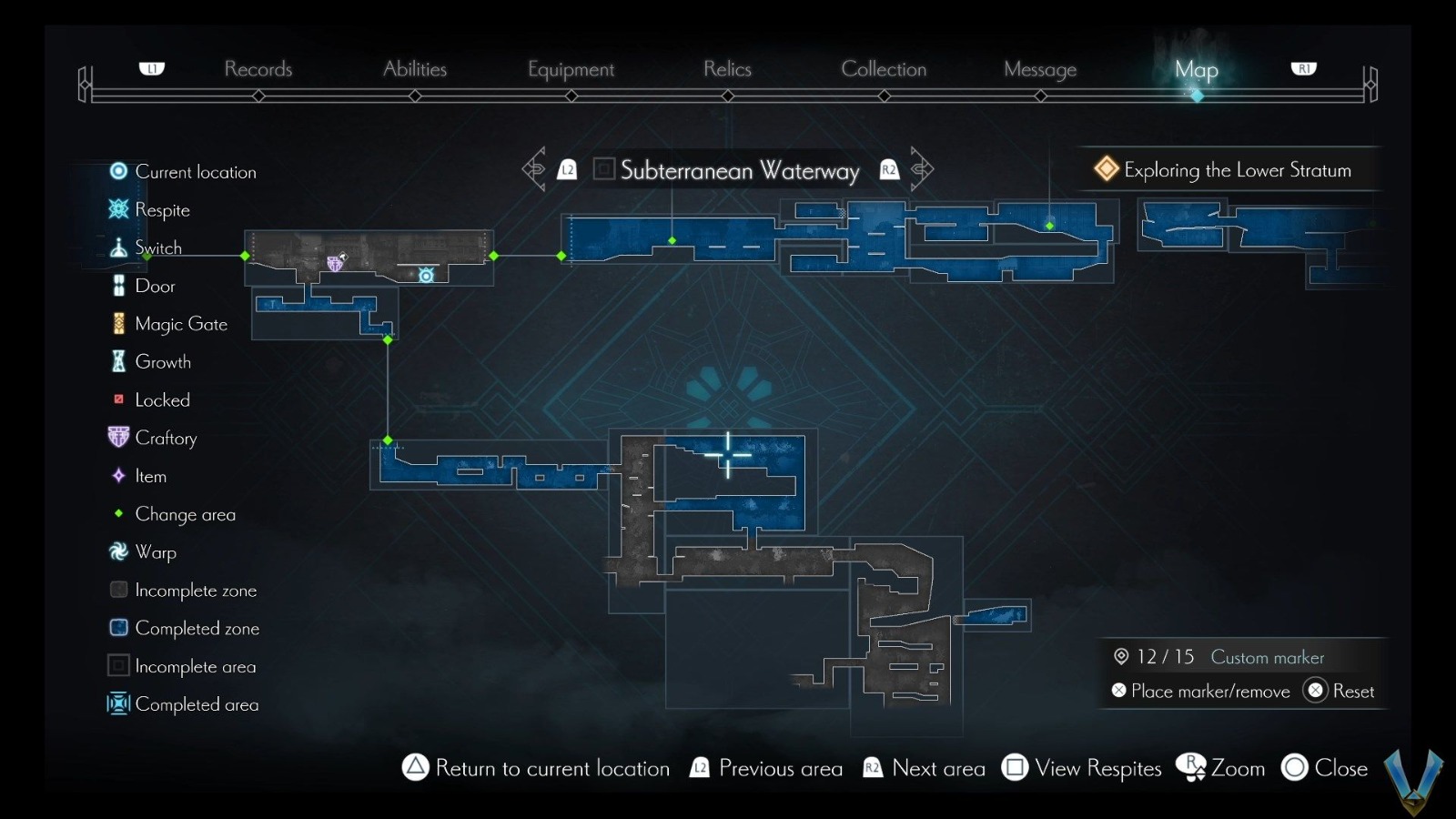
Task: Select the Magic Gate legend icon
Action: click(x=118, y=323)
